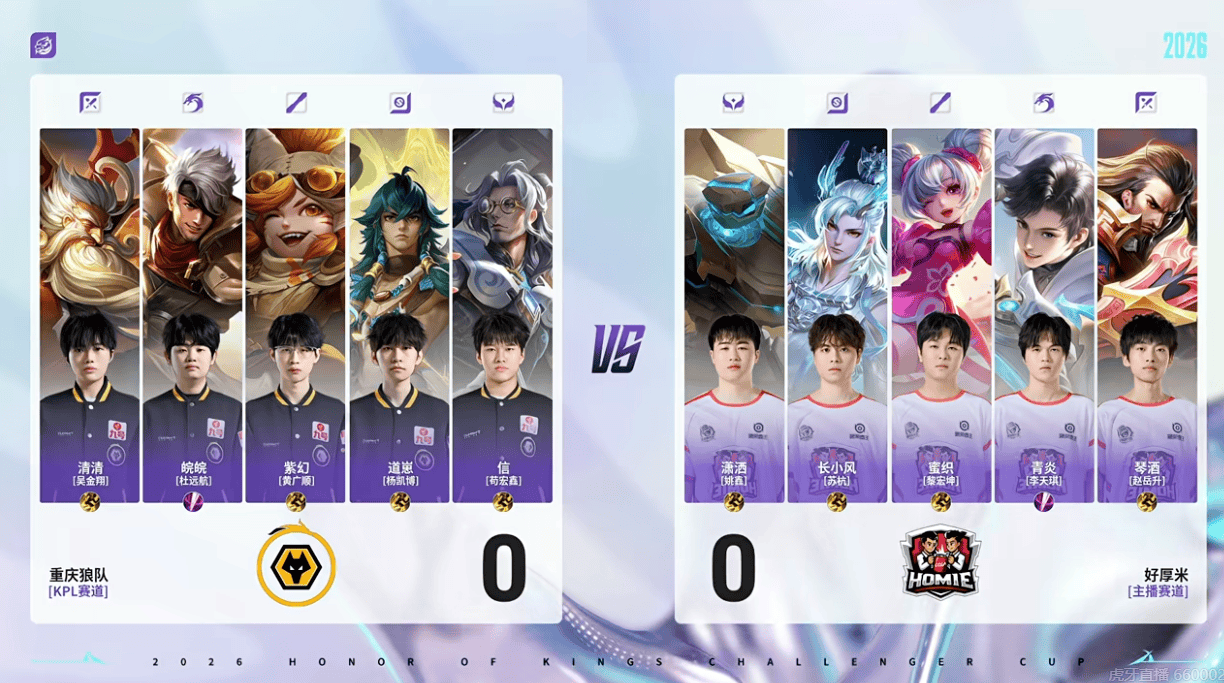Screen dimensions: 1224x683
Task: Click the HOMIE team logo
Action: [940, 563]
